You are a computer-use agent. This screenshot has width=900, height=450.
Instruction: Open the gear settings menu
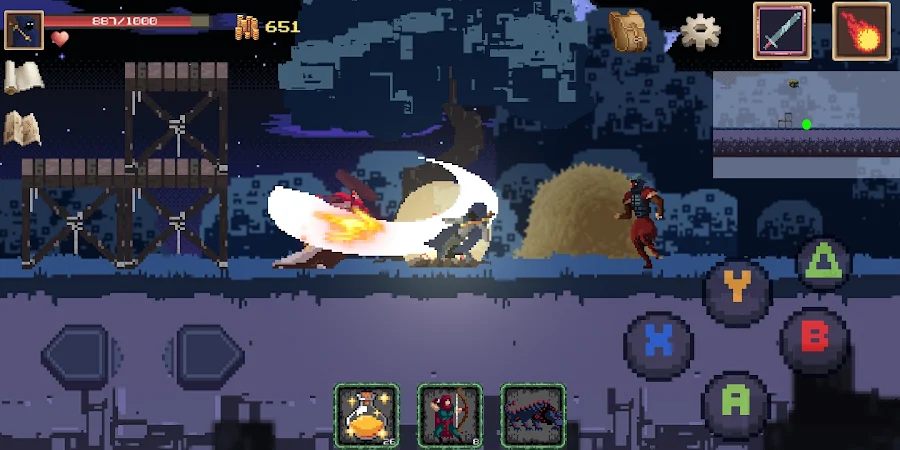click(x=701, y=31)
